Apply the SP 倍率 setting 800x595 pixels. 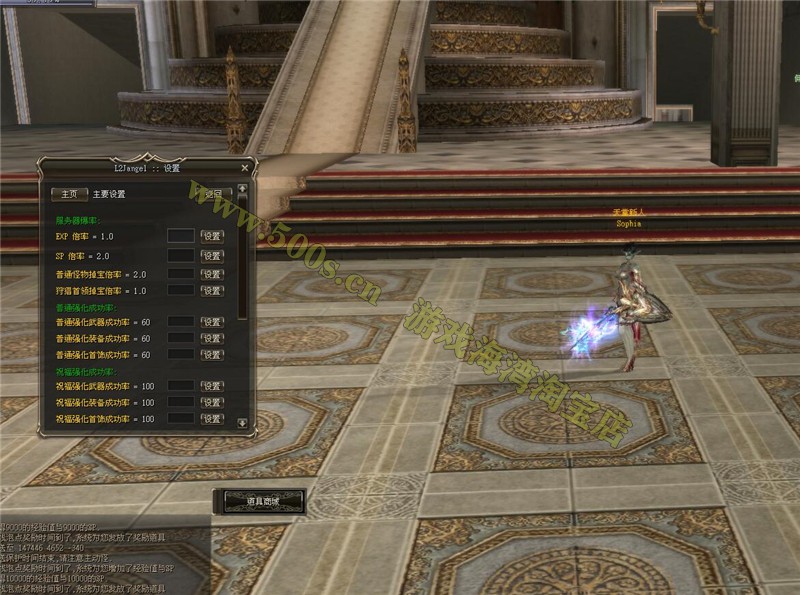pos(212,256)
